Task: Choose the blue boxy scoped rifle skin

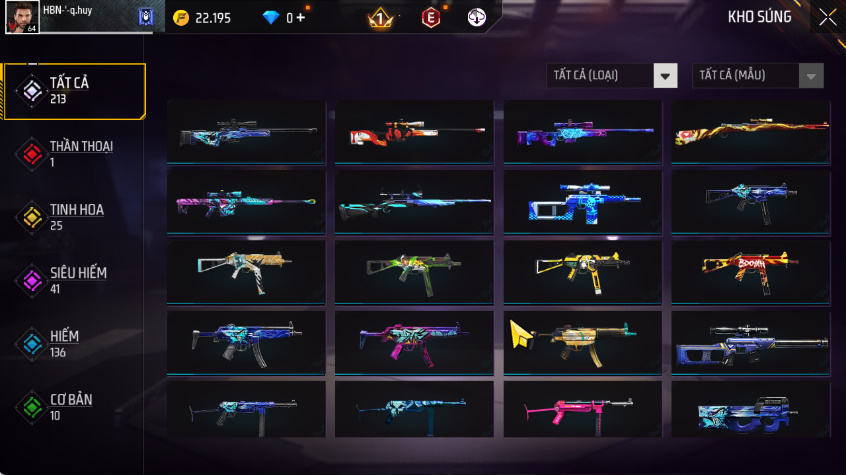Action: pyautogui.click(x=582, y=198)
